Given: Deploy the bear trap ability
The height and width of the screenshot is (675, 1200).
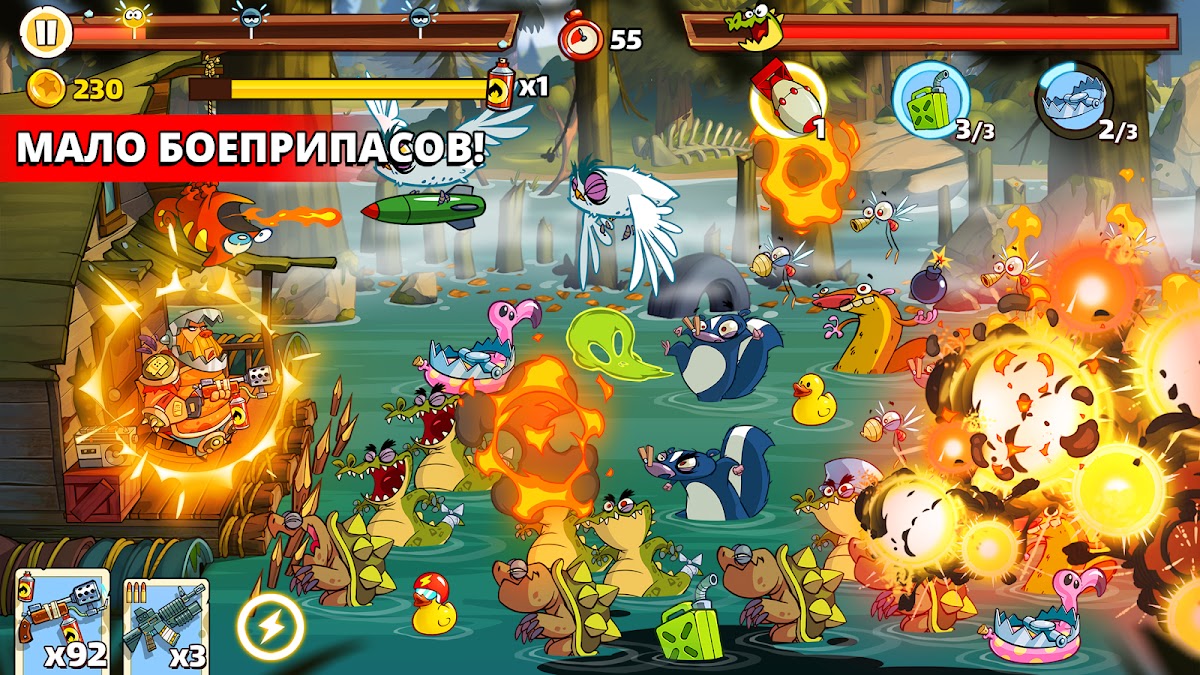Looking at the screenshot, I should (1074, 98).
